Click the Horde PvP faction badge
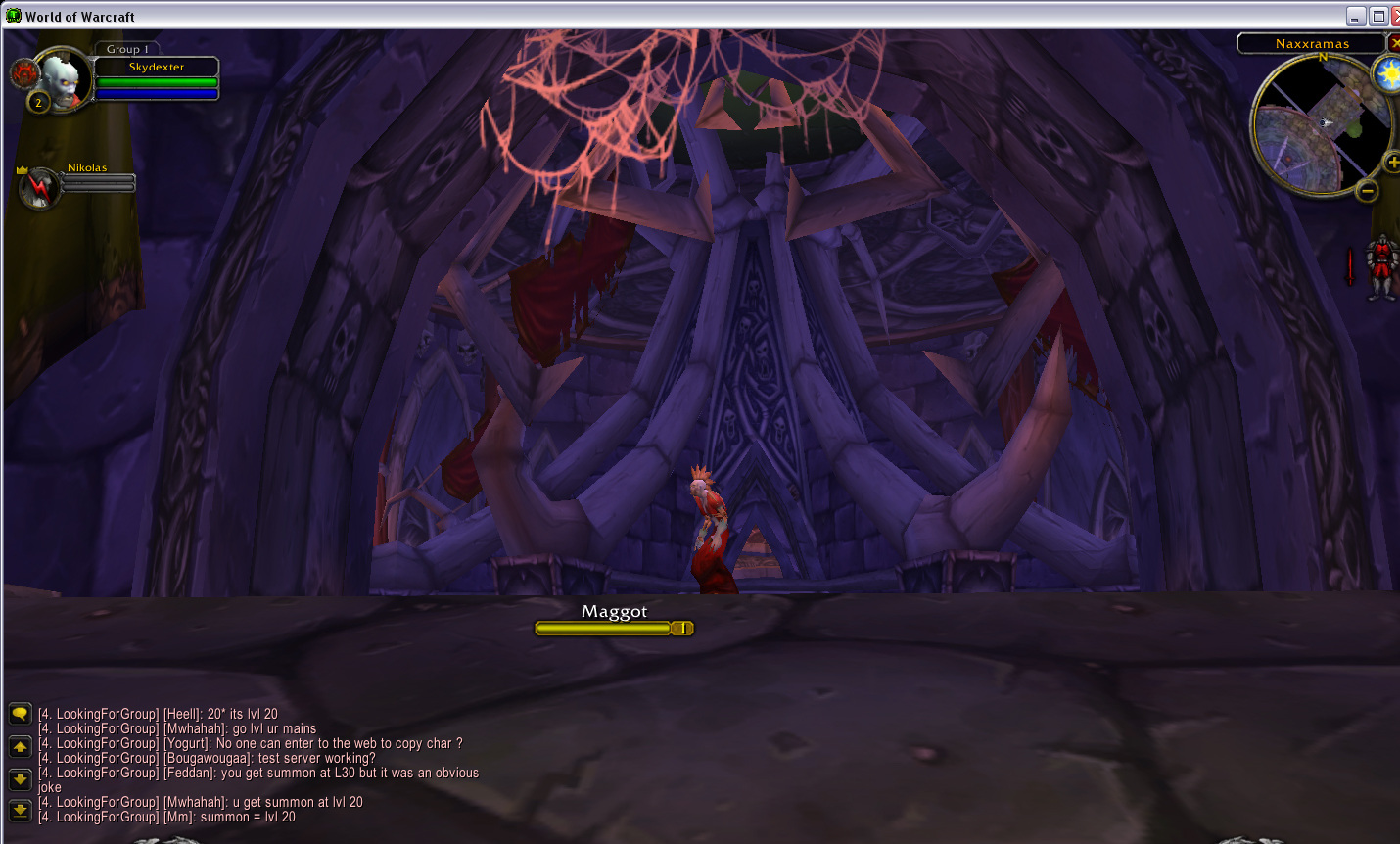Image resolution: width=1400 pixels, height=844 pixels. pyautogui.click(x=23, y=72)
